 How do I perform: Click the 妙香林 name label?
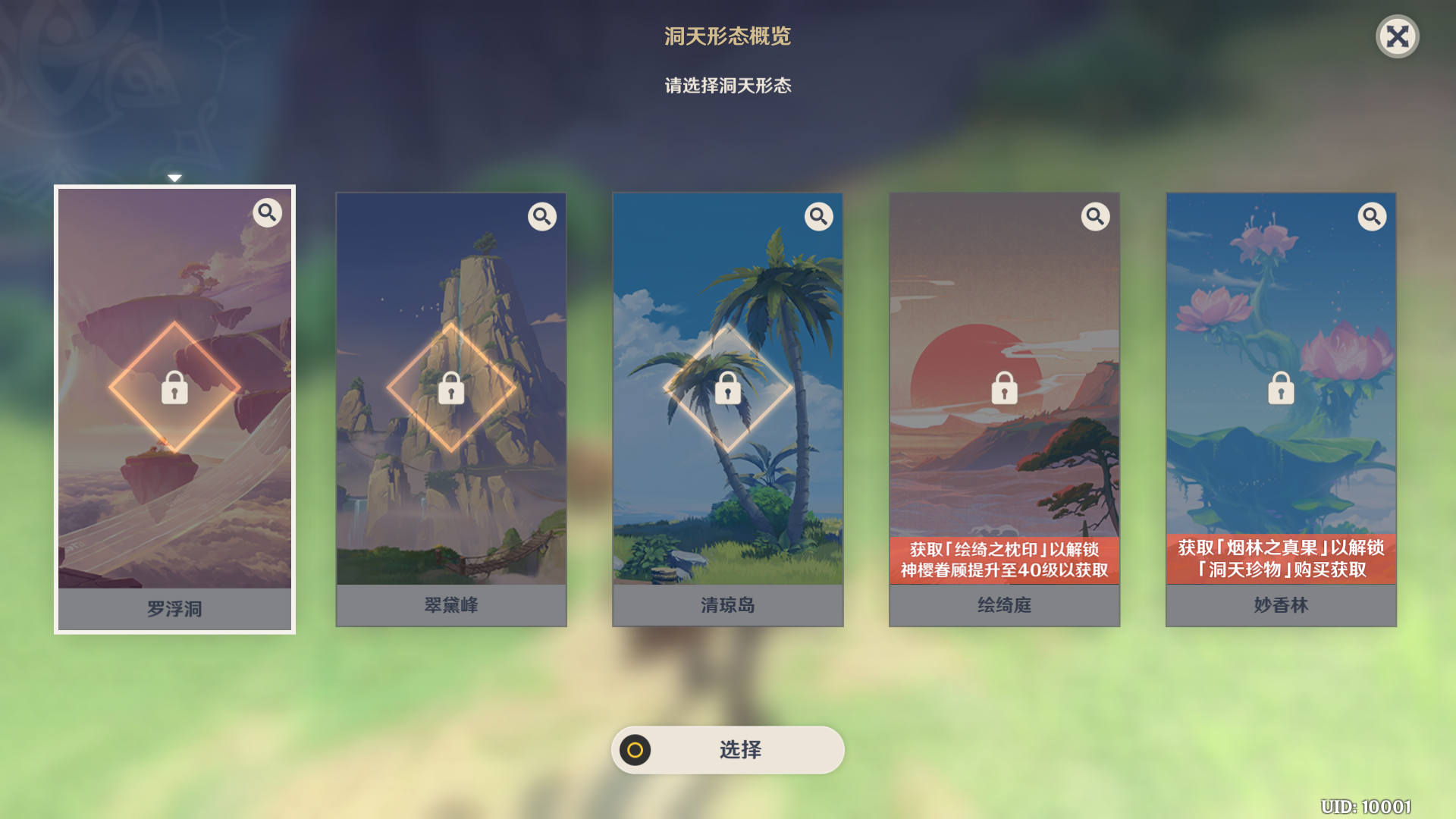coord(1280,605)
